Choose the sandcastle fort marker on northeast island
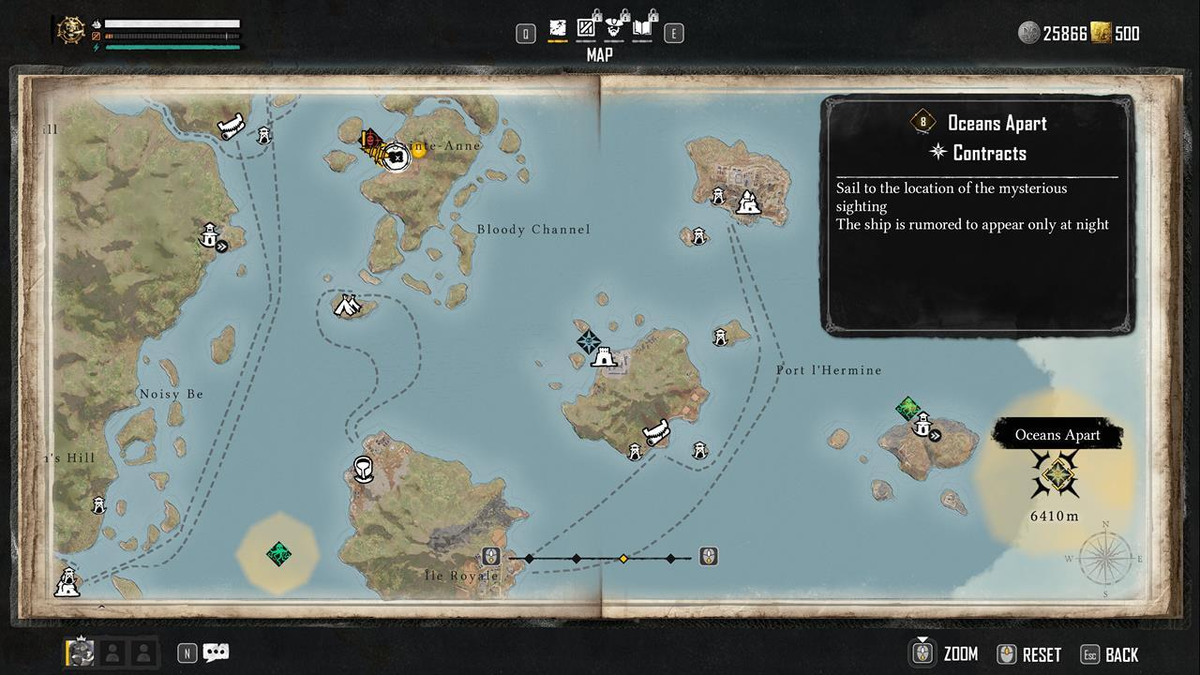Screen dimensions: 1200x675 (x=746, y=203)
